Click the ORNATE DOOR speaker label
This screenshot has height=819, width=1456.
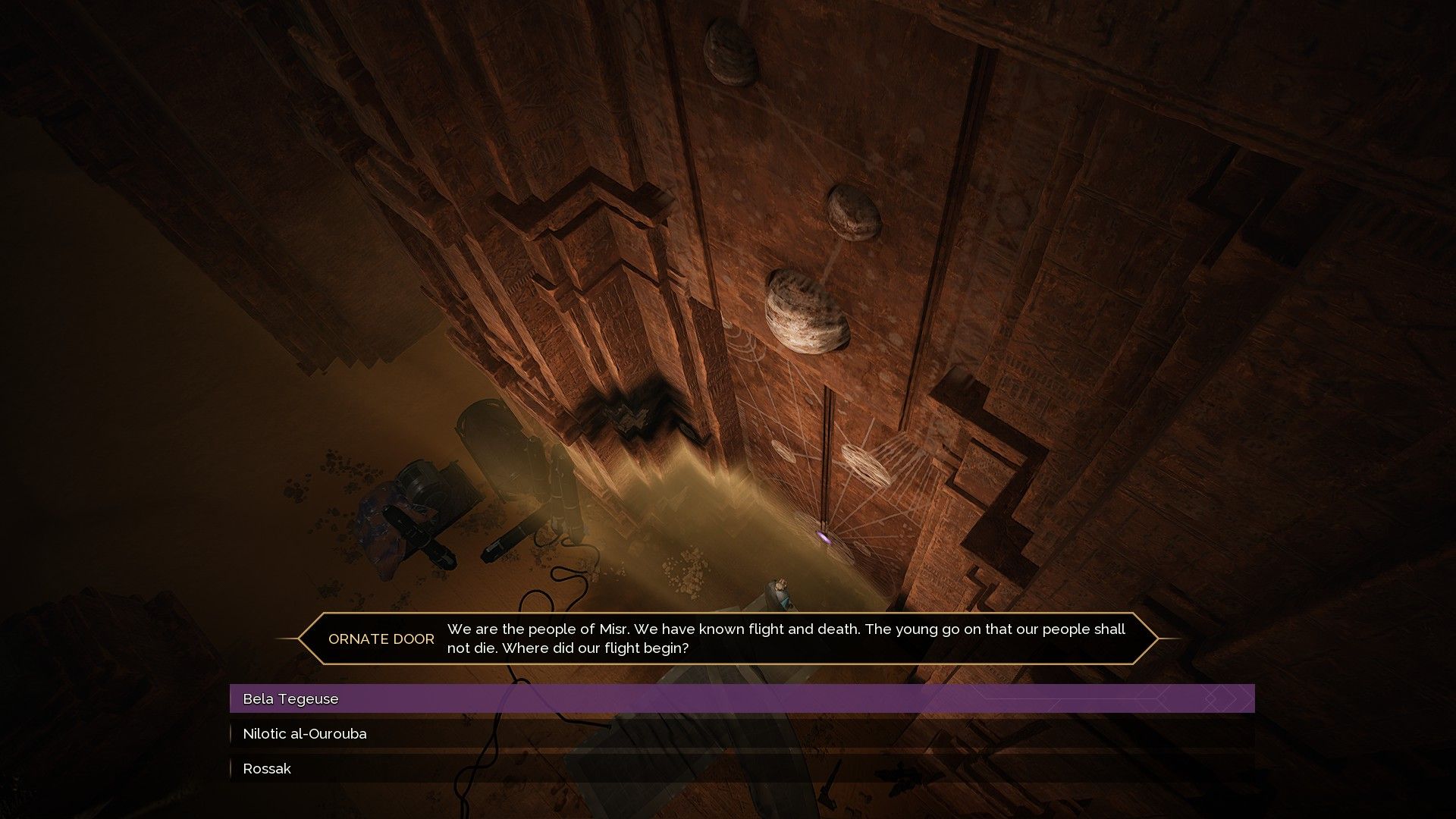click(381, 639)
